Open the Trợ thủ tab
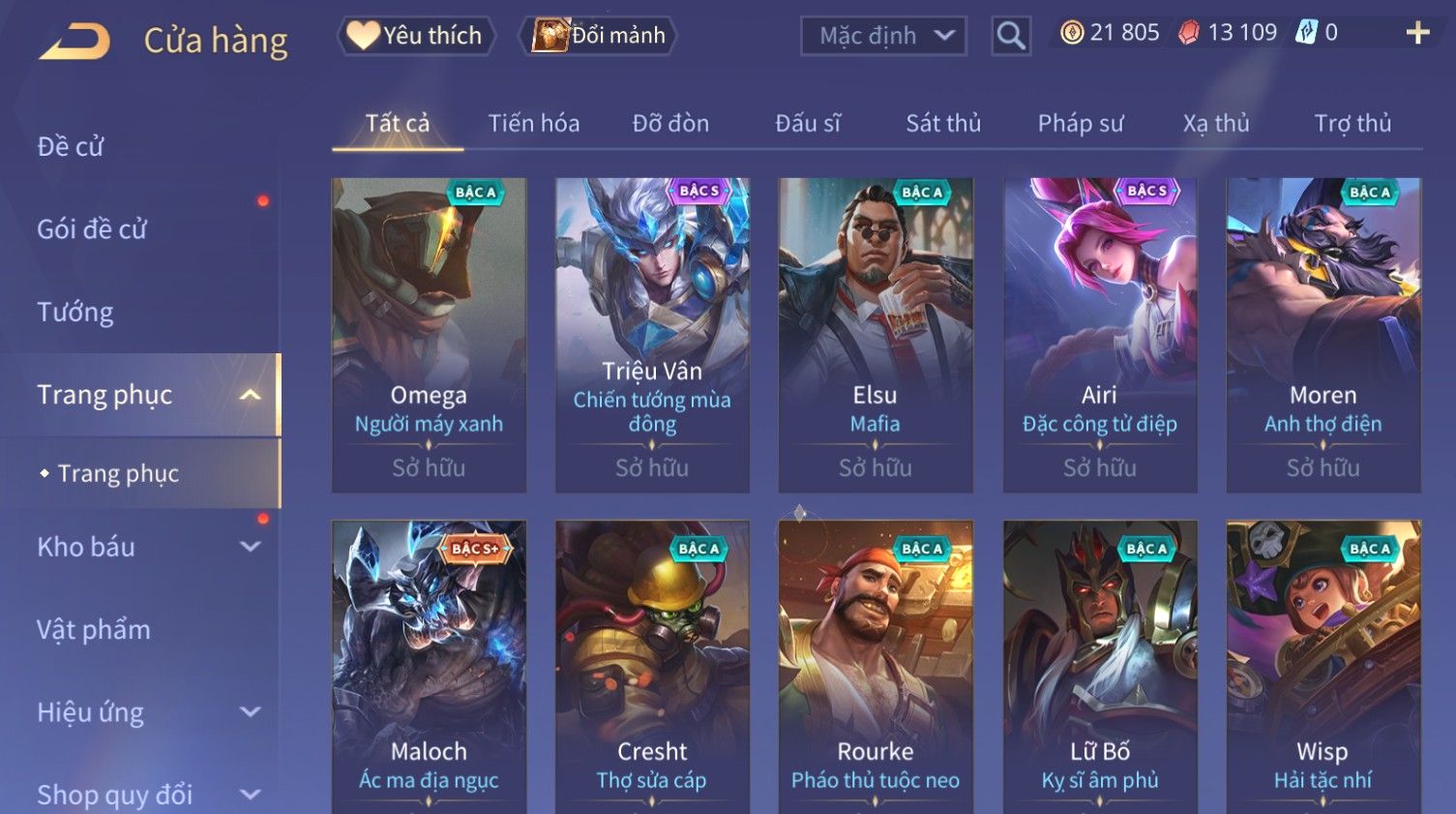The image size is (1456, 814). [1352, 123]
